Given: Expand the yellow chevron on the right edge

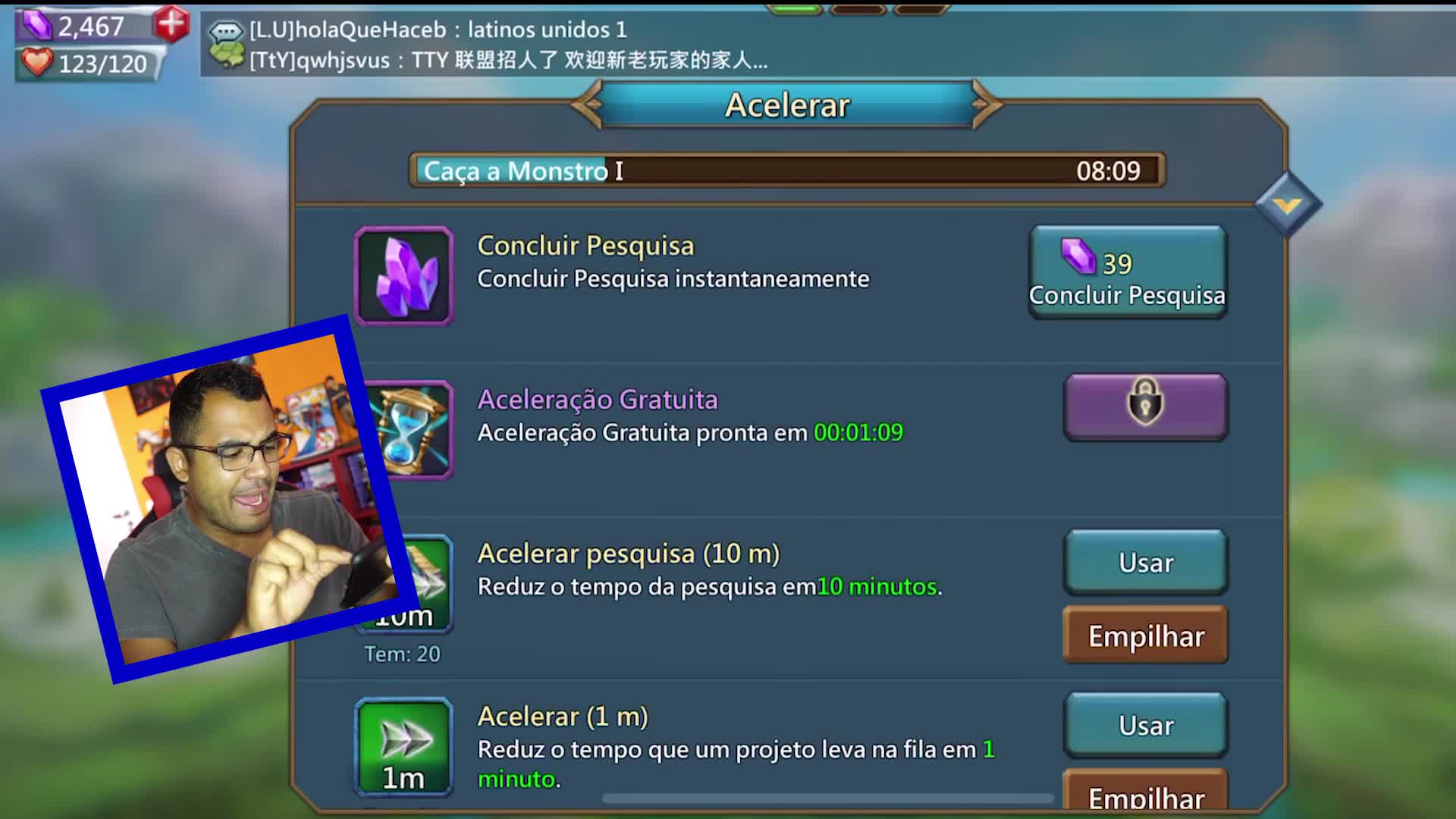Looking at the screenshot, I should [1286, 202].
